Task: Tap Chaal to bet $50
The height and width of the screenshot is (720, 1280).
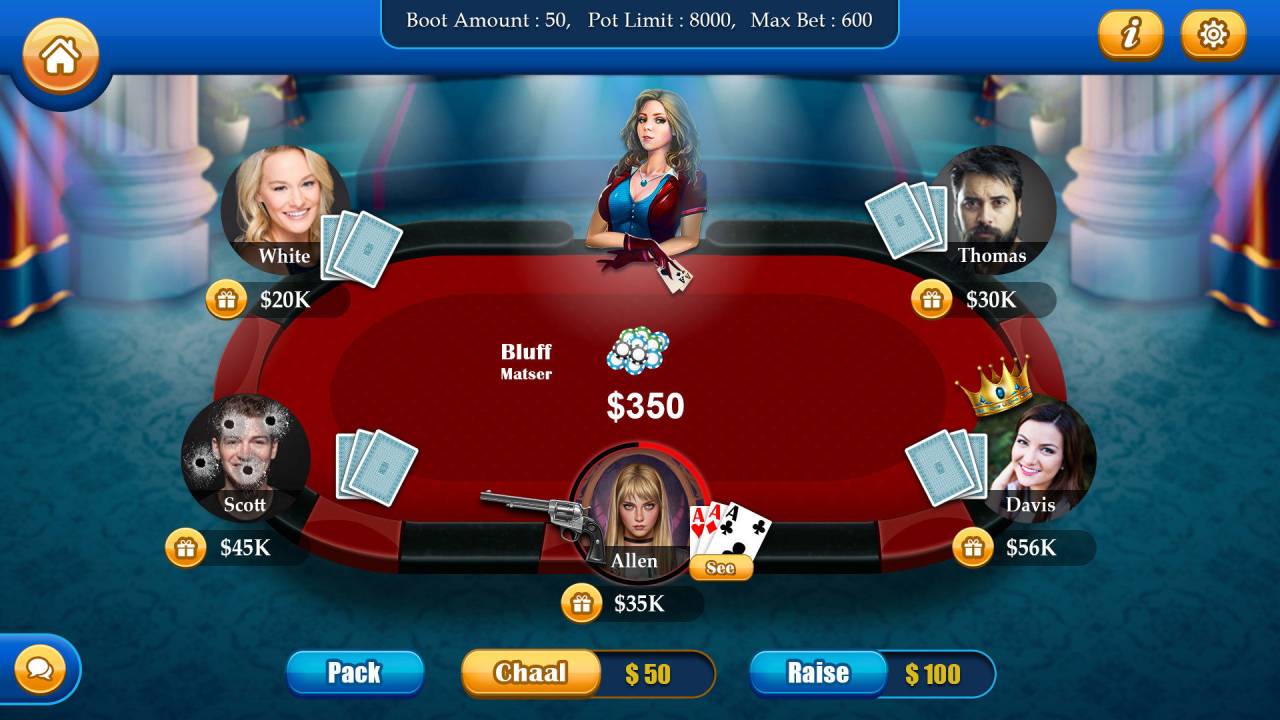Action: (529, 673)
